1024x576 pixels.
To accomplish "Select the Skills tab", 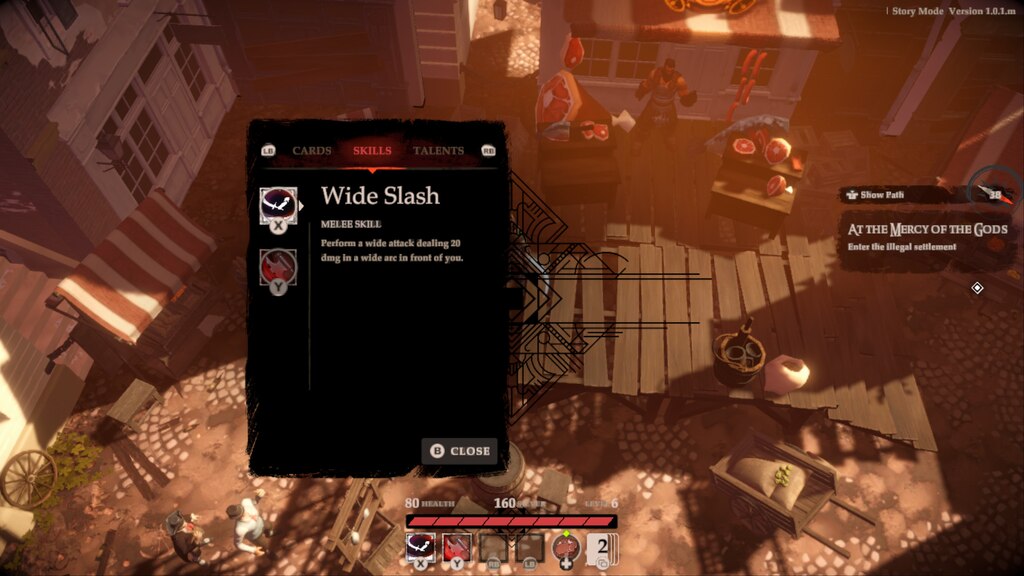I will click(x=372, y=151).
